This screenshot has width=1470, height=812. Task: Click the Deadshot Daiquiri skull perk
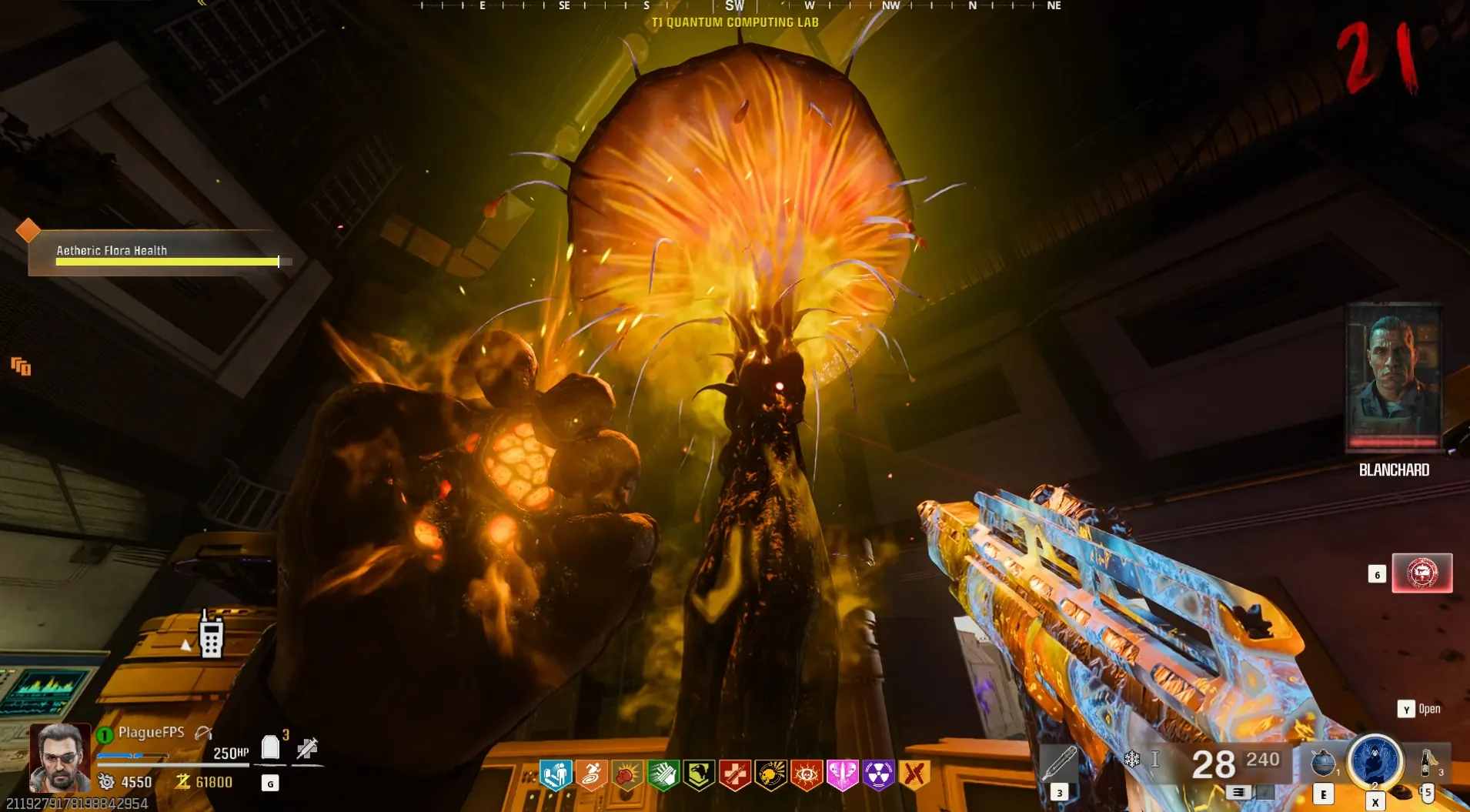770,775
